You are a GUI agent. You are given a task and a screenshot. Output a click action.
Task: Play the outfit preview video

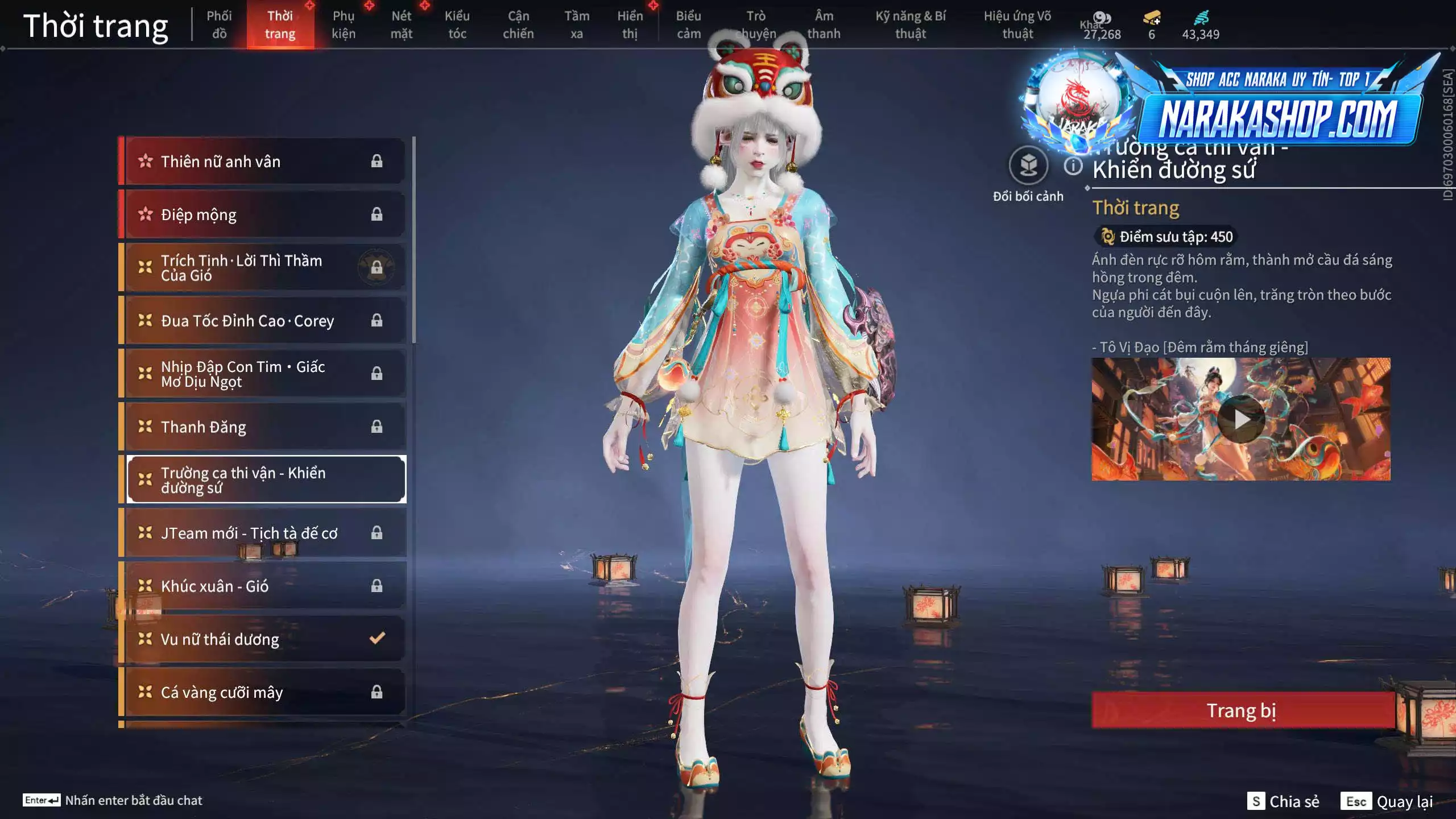click(x=1240, y=420)
